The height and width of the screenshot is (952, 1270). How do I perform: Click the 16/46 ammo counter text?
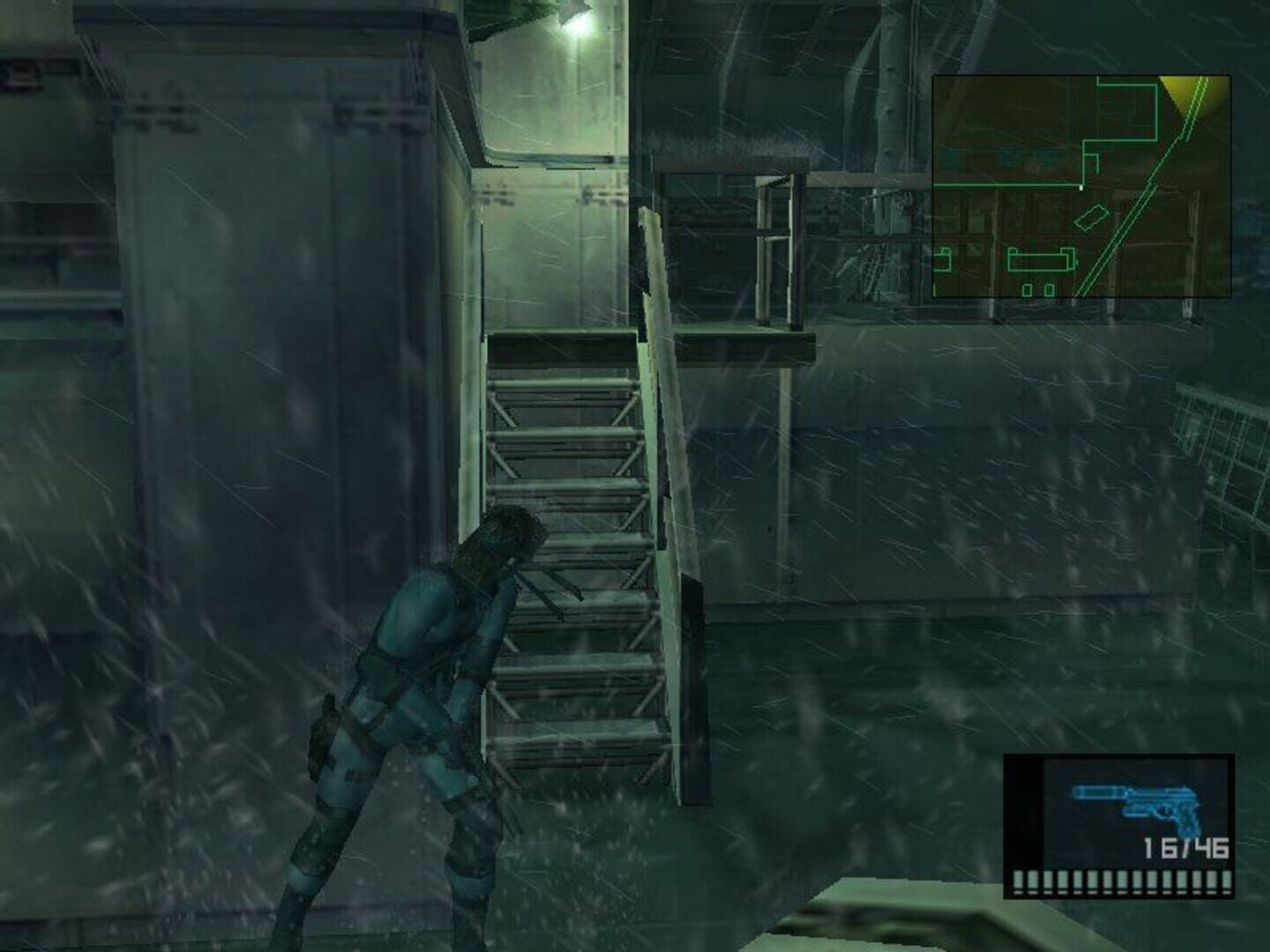tap(1184, 848)
